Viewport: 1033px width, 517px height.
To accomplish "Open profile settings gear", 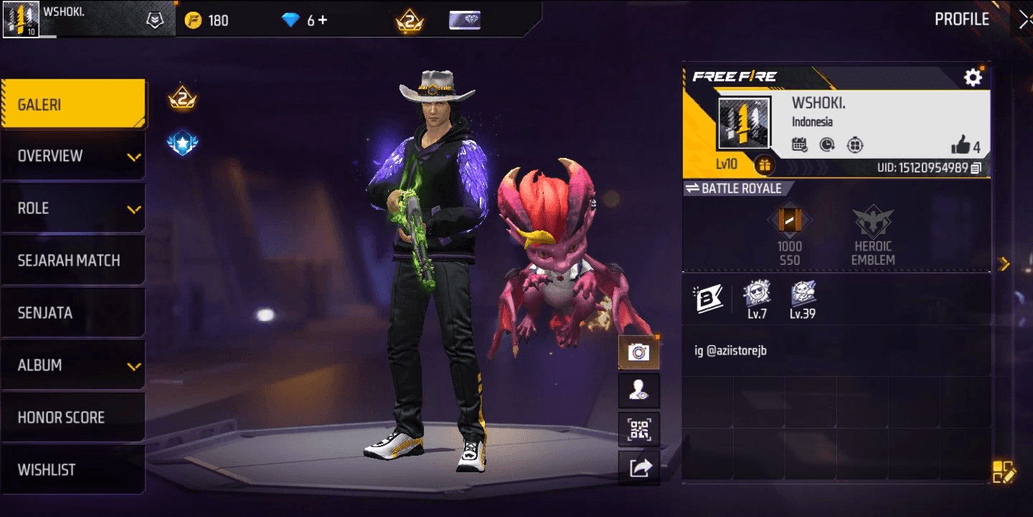I will (x=972, y=77).
